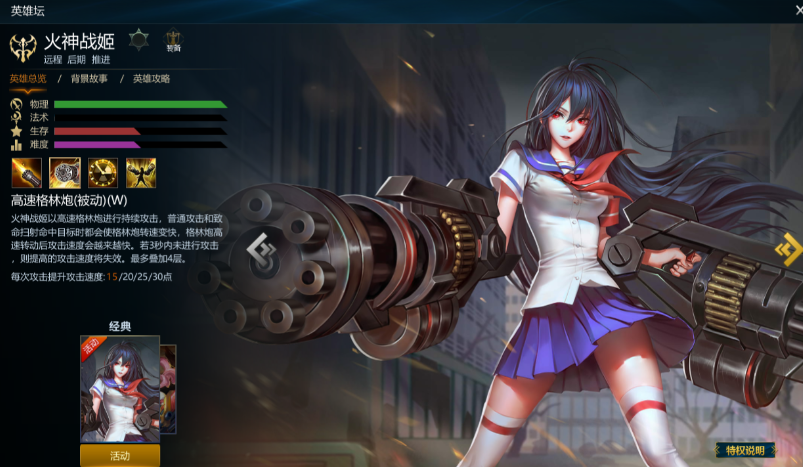
Task: Click the orange 活动 button
Action: pyautogui.click(x=120, y=455)
